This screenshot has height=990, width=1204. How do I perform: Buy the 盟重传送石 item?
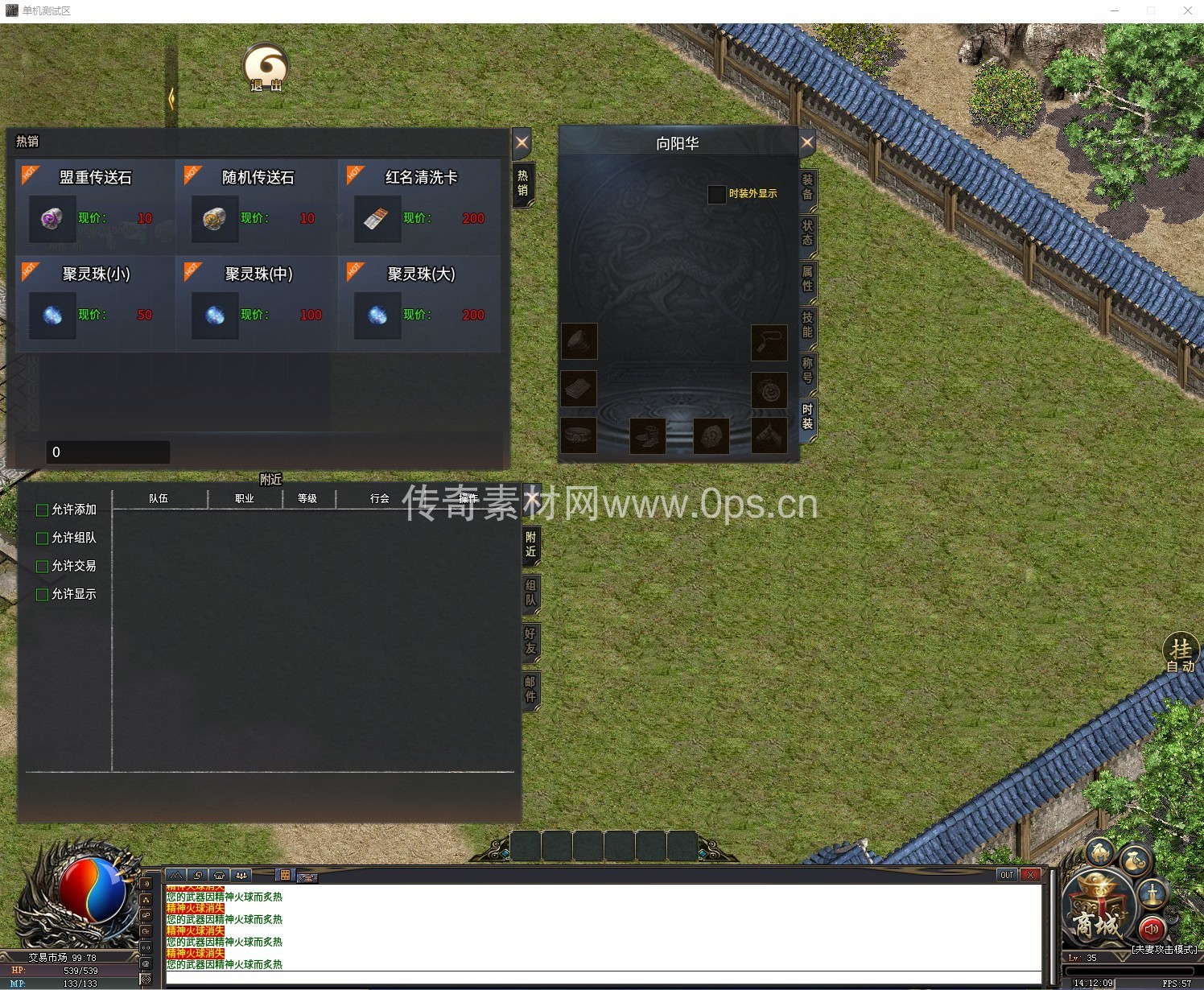click(53, 218)
